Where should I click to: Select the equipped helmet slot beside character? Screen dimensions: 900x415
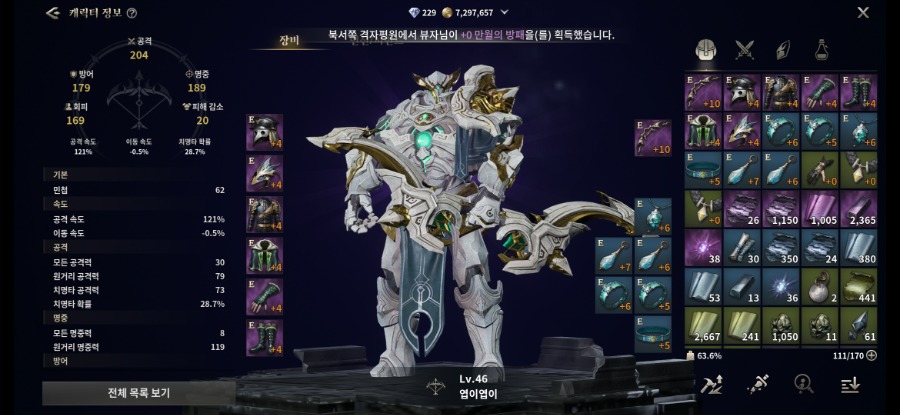tap(264, 132)
